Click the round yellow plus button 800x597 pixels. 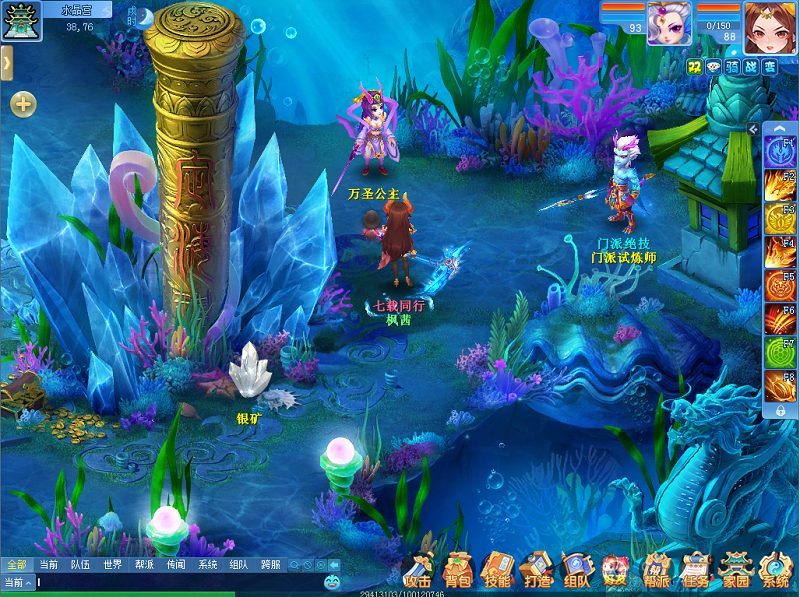point(23,103)
